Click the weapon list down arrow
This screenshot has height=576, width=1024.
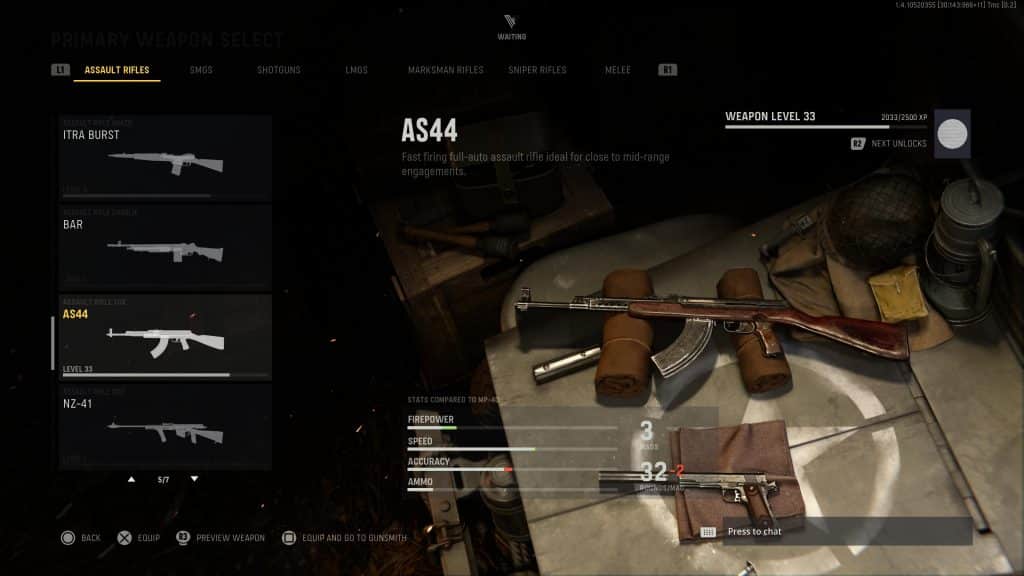tap(194, 479)
